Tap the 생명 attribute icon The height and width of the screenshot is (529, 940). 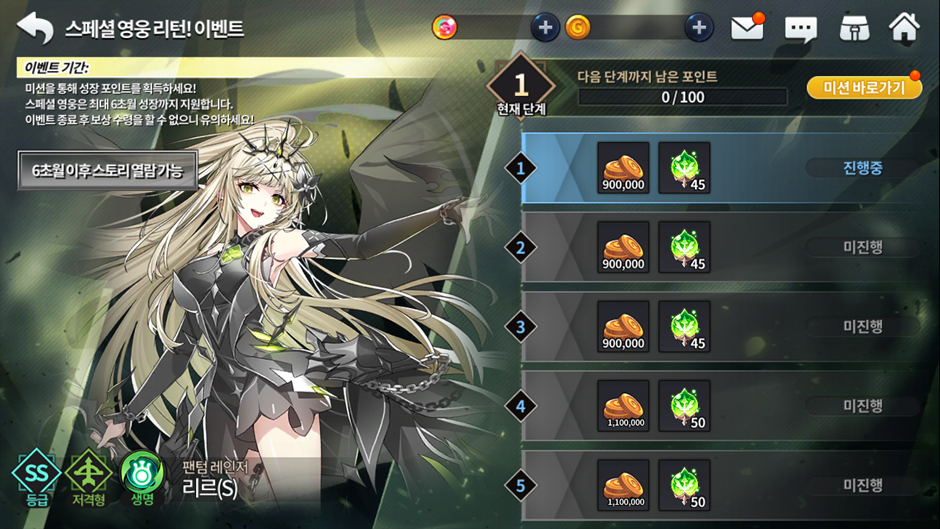coord(141,473)
